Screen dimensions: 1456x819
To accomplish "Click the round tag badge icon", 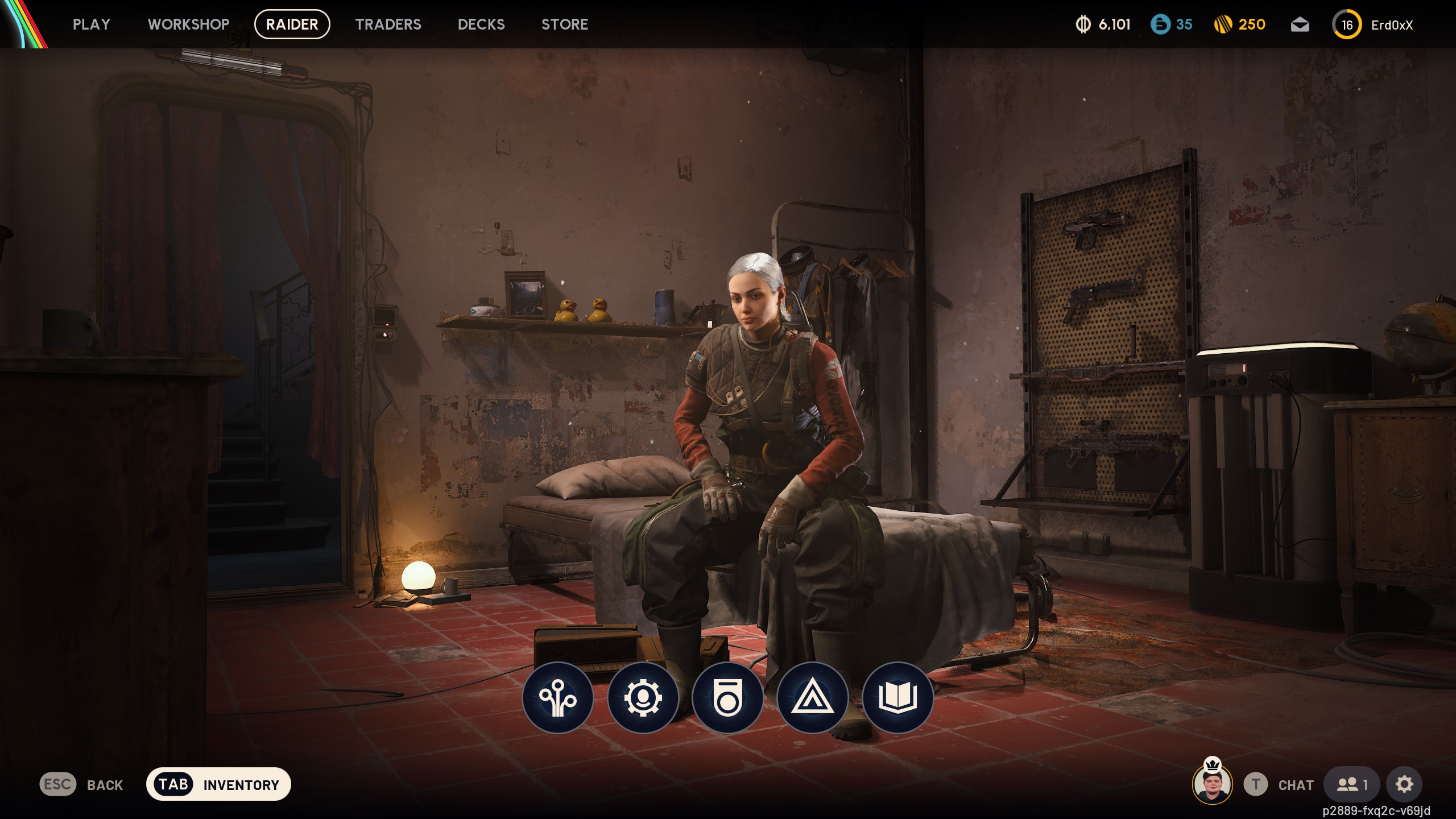I will click(727, 698).
